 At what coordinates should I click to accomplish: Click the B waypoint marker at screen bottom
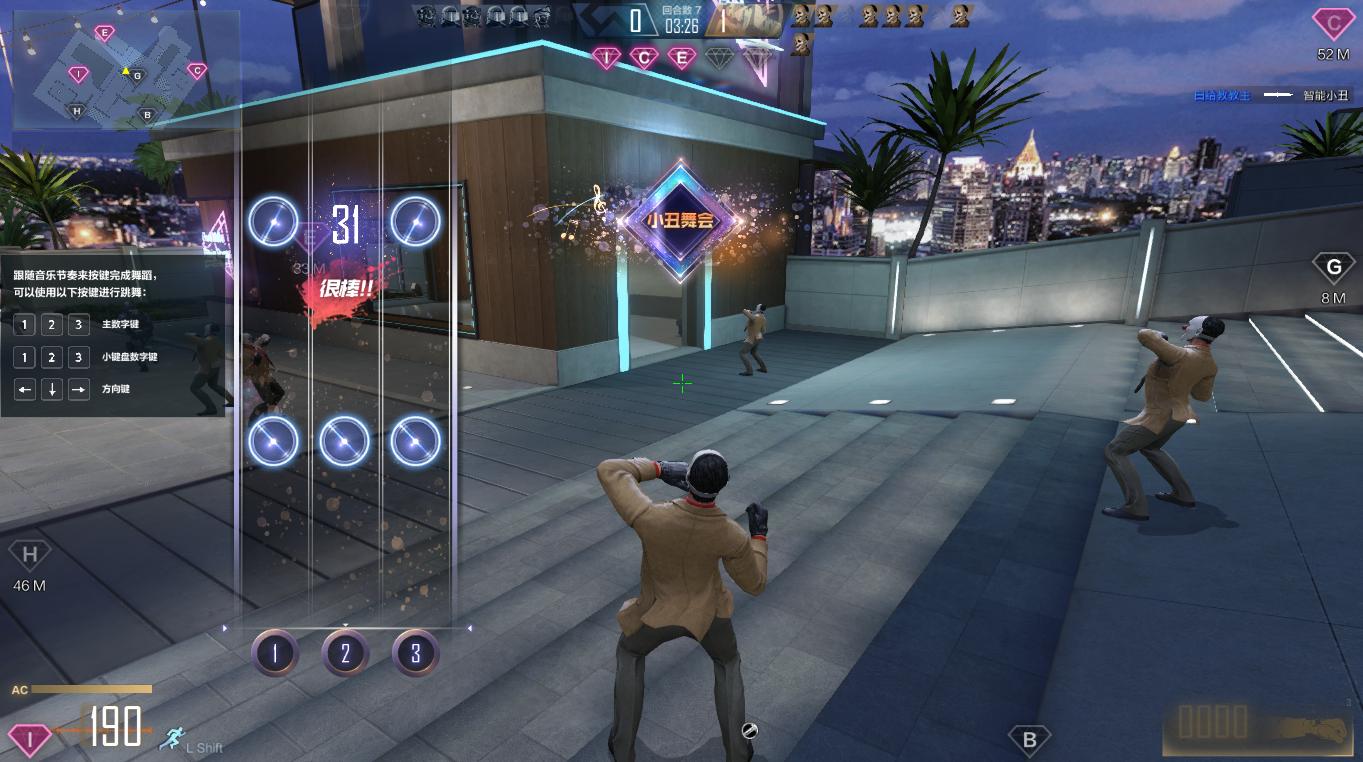coord(1029,740)
